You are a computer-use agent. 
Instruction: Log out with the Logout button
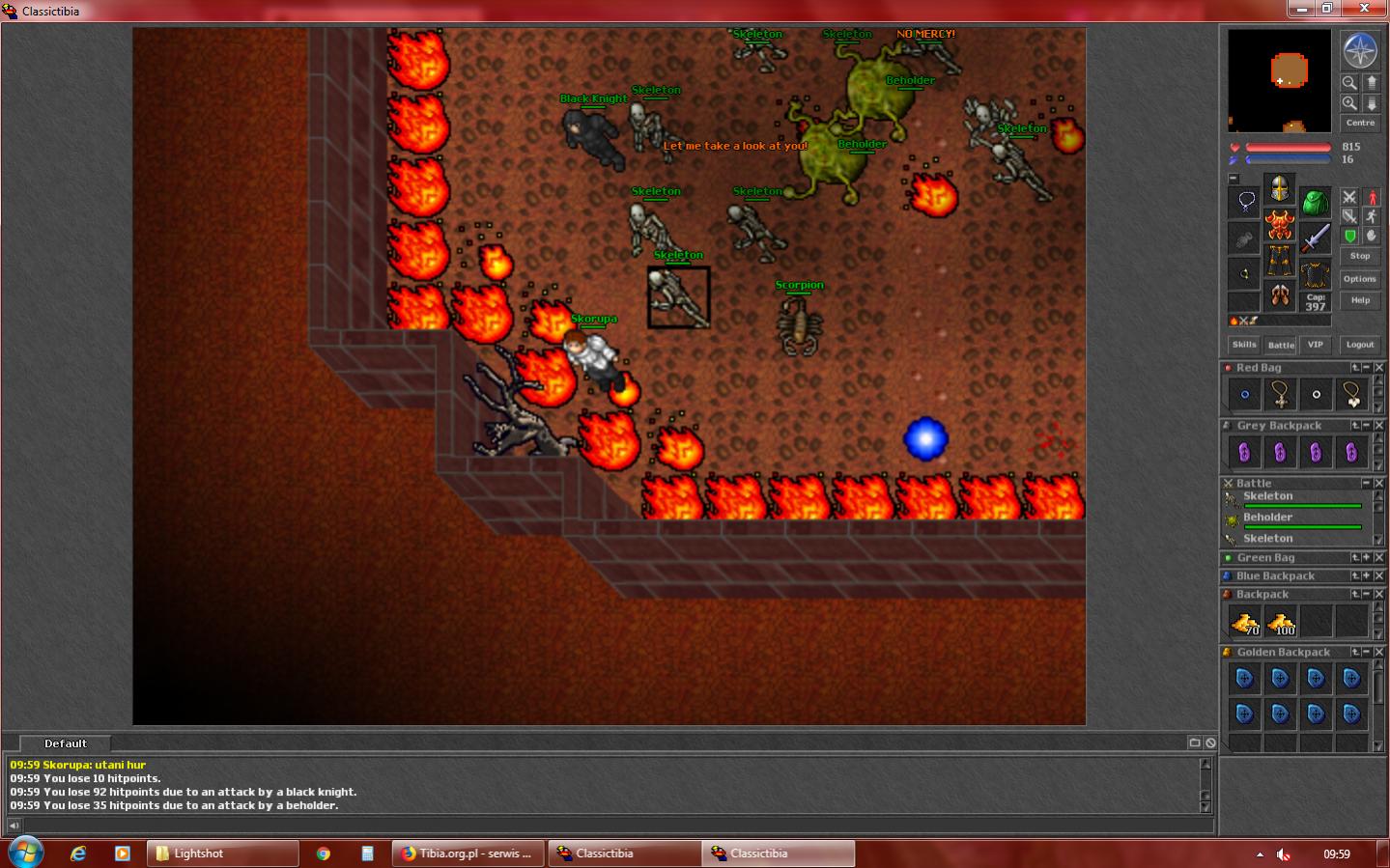(1360, 345)
